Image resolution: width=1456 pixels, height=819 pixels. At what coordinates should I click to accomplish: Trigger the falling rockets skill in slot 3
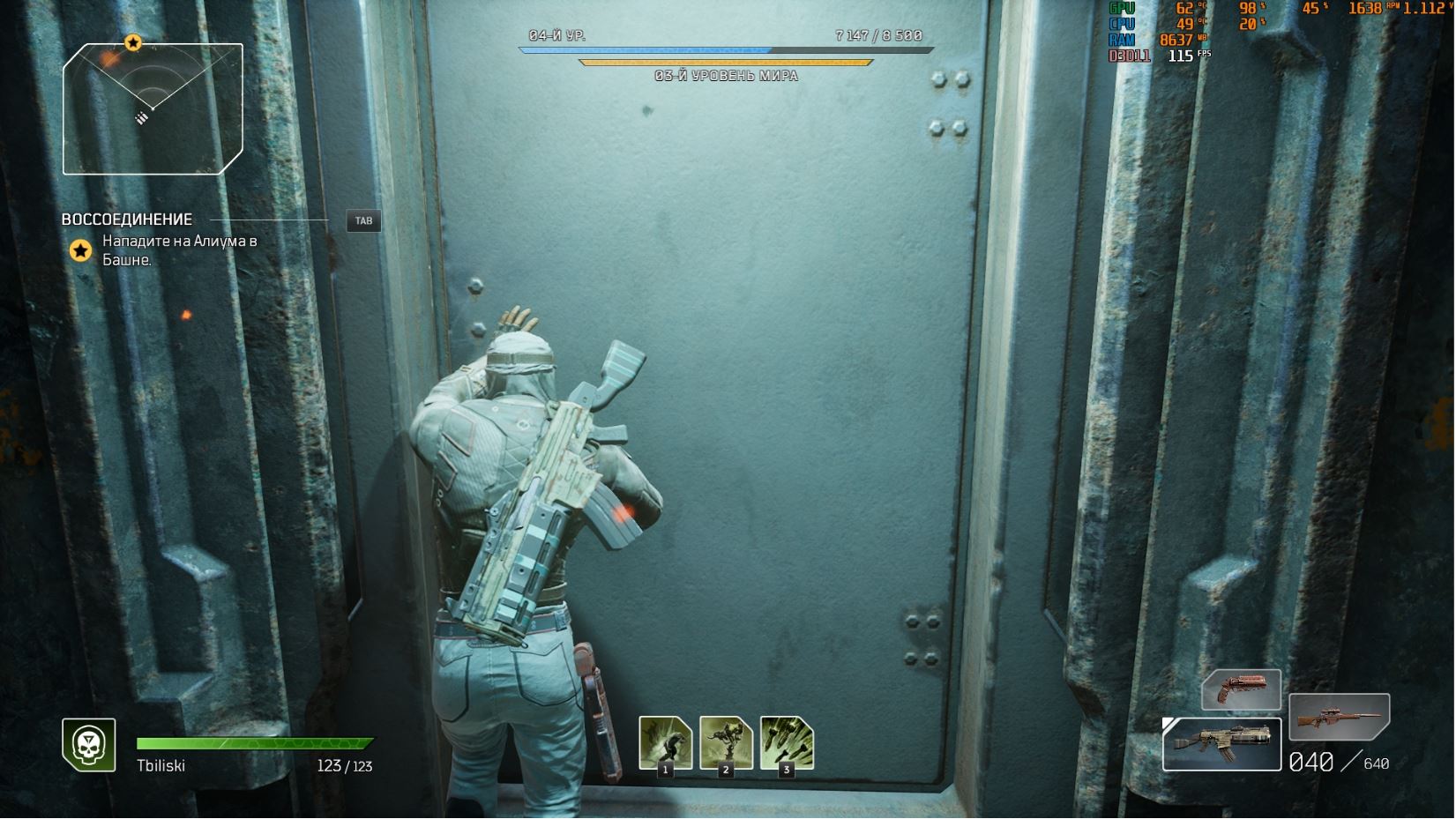[x=787, y=743]
